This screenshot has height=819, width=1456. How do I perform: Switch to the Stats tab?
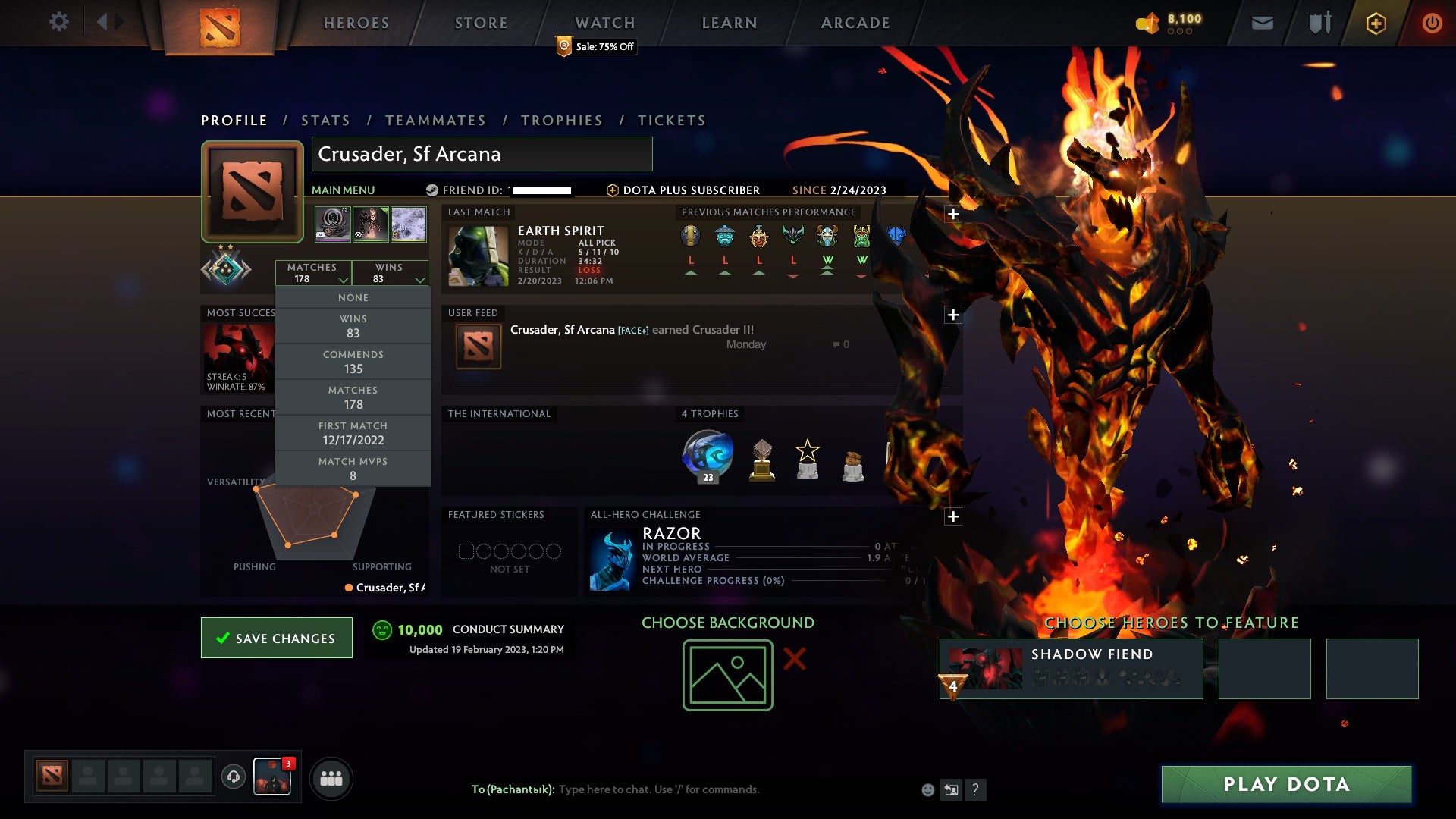click(324, 120)
